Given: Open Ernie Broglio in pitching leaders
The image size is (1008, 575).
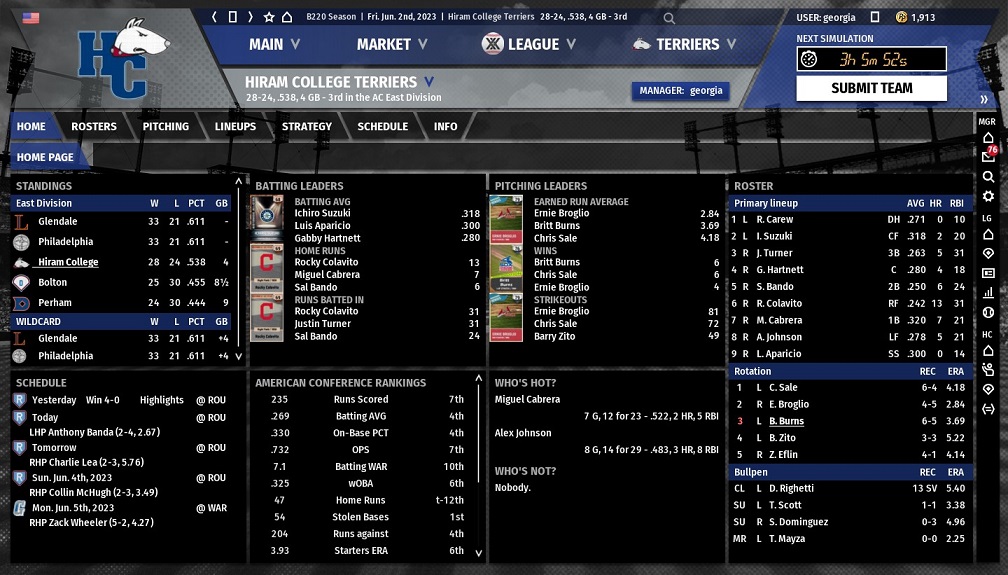Looking at the screenshot, I should pyautogui.click(x=561, y=214).
